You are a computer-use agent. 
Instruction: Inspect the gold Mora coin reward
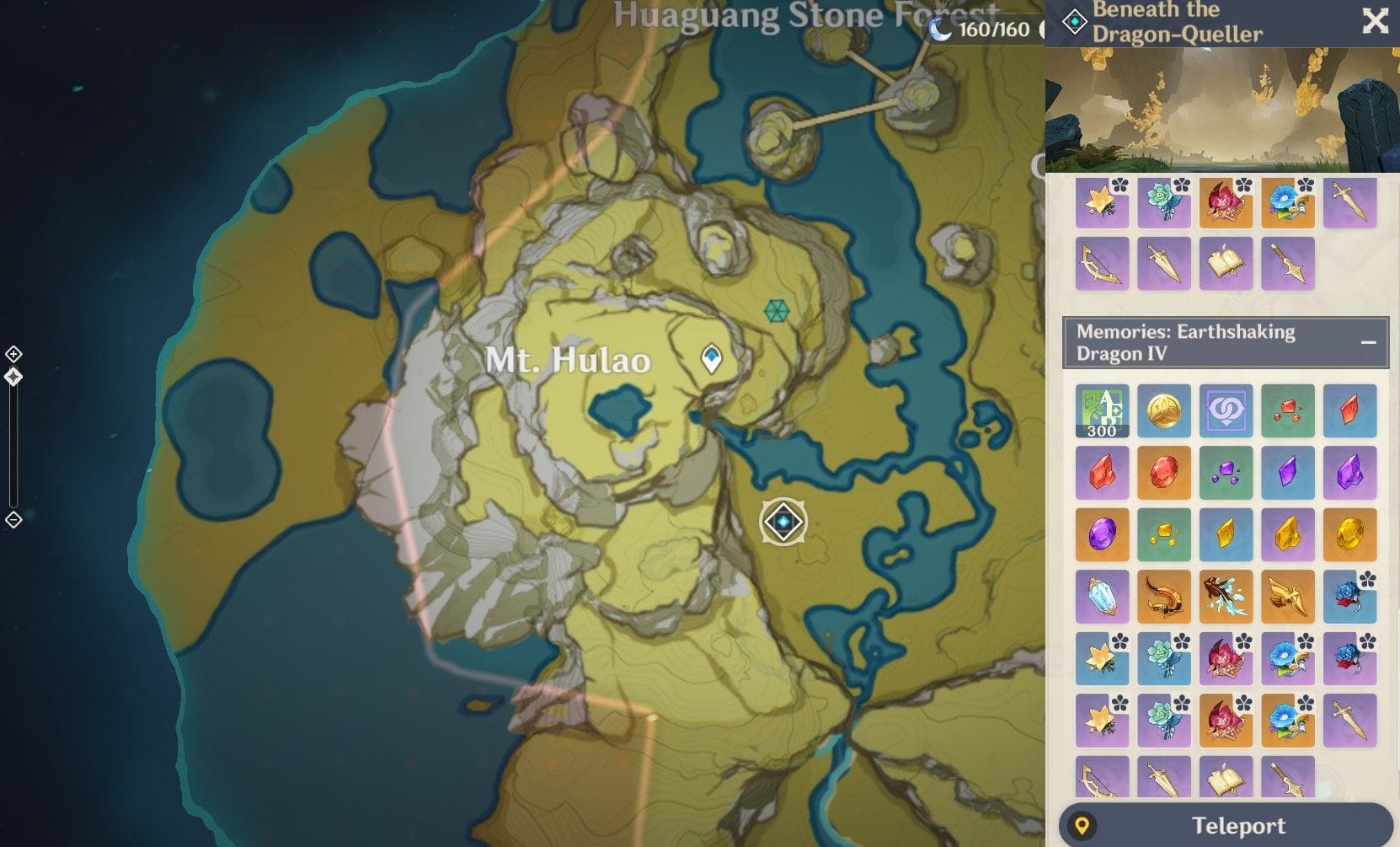tap(1164, 411)
